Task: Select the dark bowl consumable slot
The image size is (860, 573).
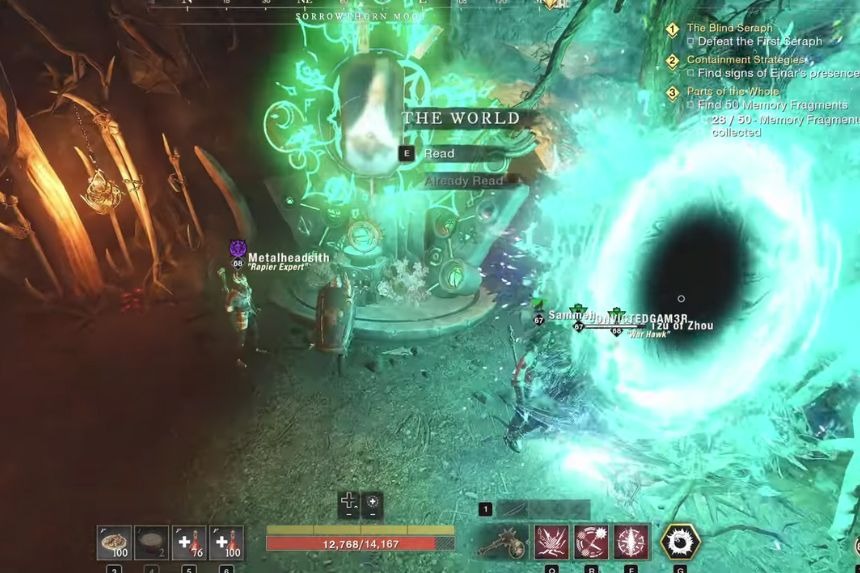Action: coord(151,542)
